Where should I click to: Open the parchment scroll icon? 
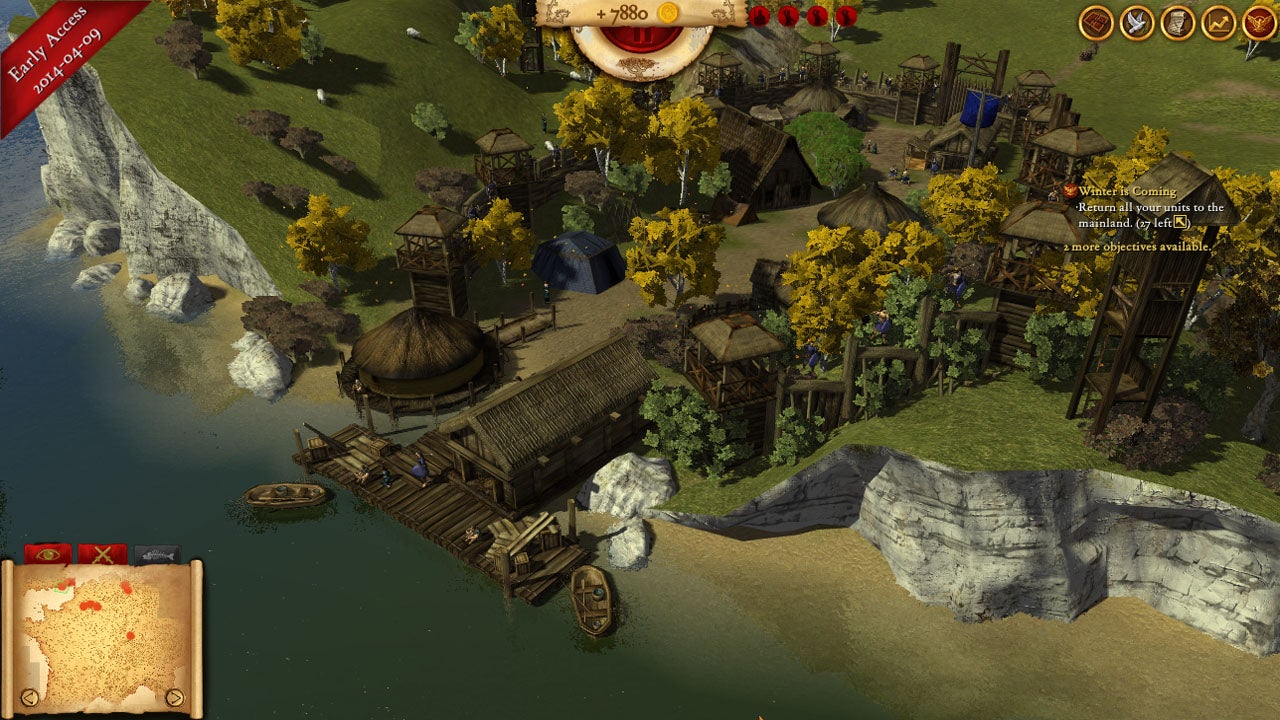pos(1178,23)
